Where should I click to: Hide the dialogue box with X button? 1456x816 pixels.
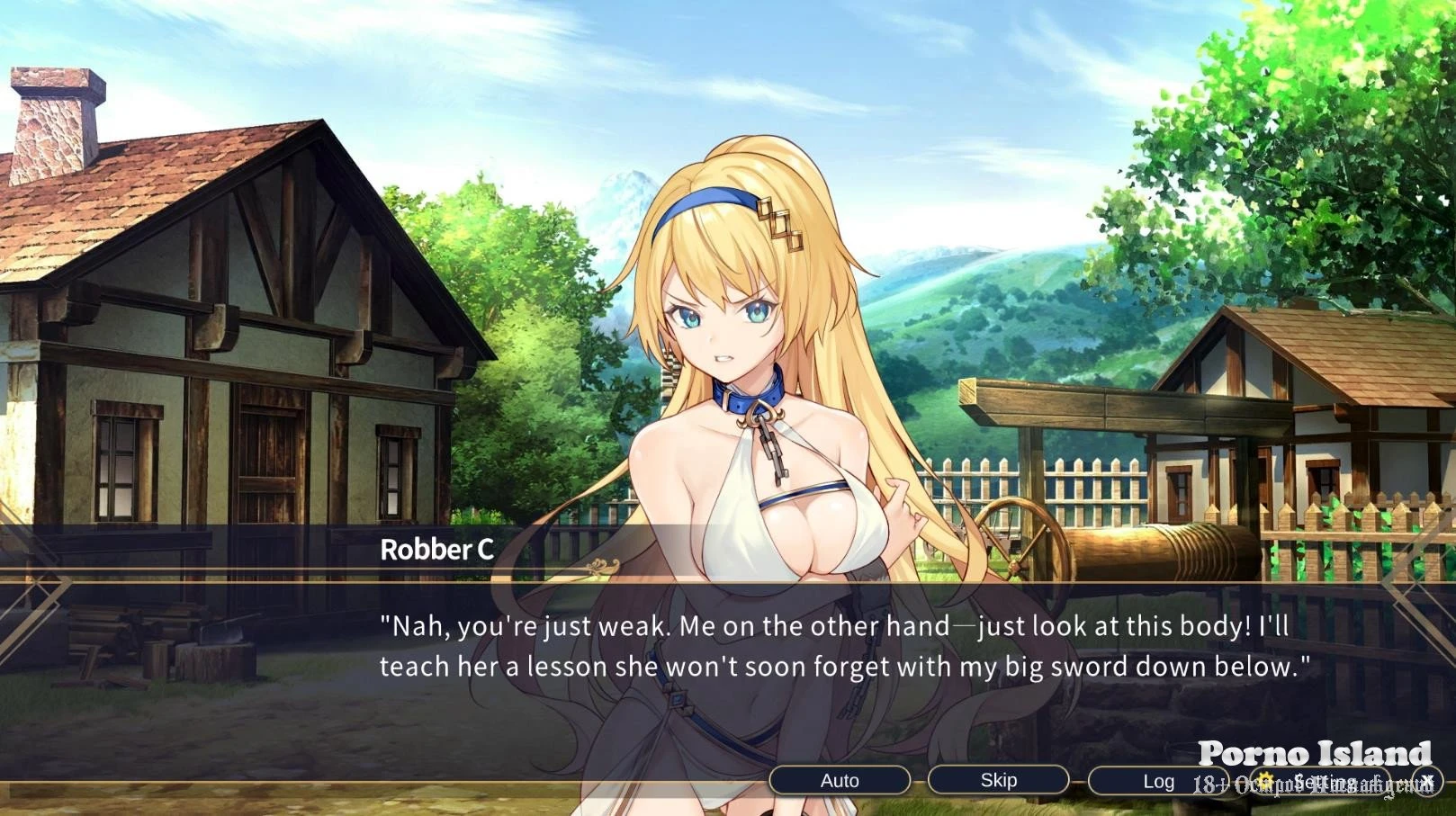point(1427,781)
